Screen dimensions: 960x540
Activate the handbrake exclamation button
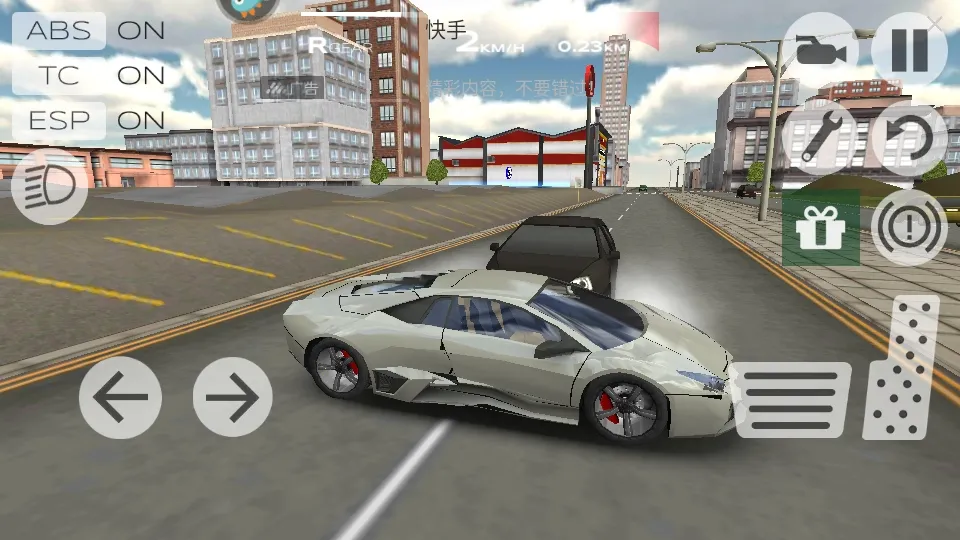coord(909,228)
